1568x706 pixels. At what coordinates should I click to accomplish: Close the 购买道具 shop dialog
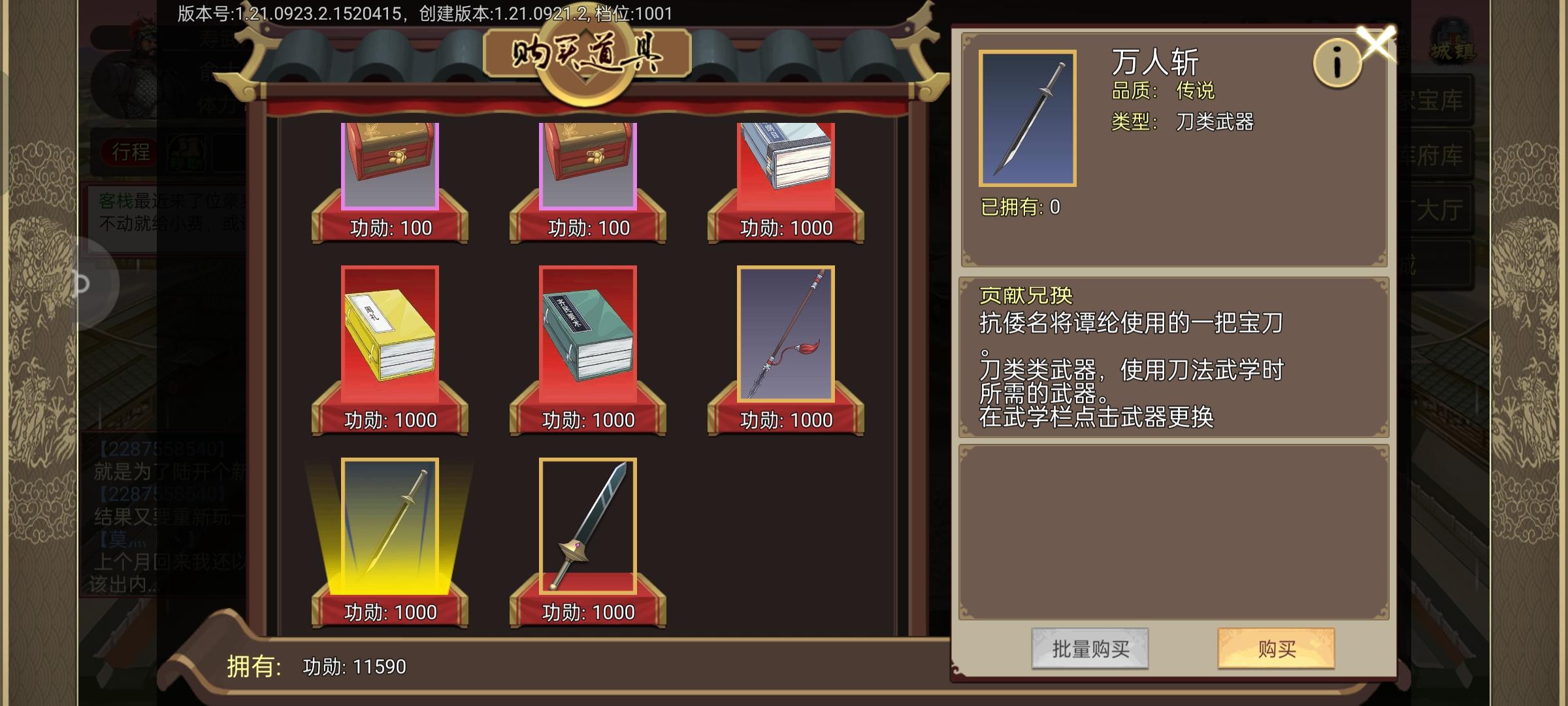(x=1377, y=42)
